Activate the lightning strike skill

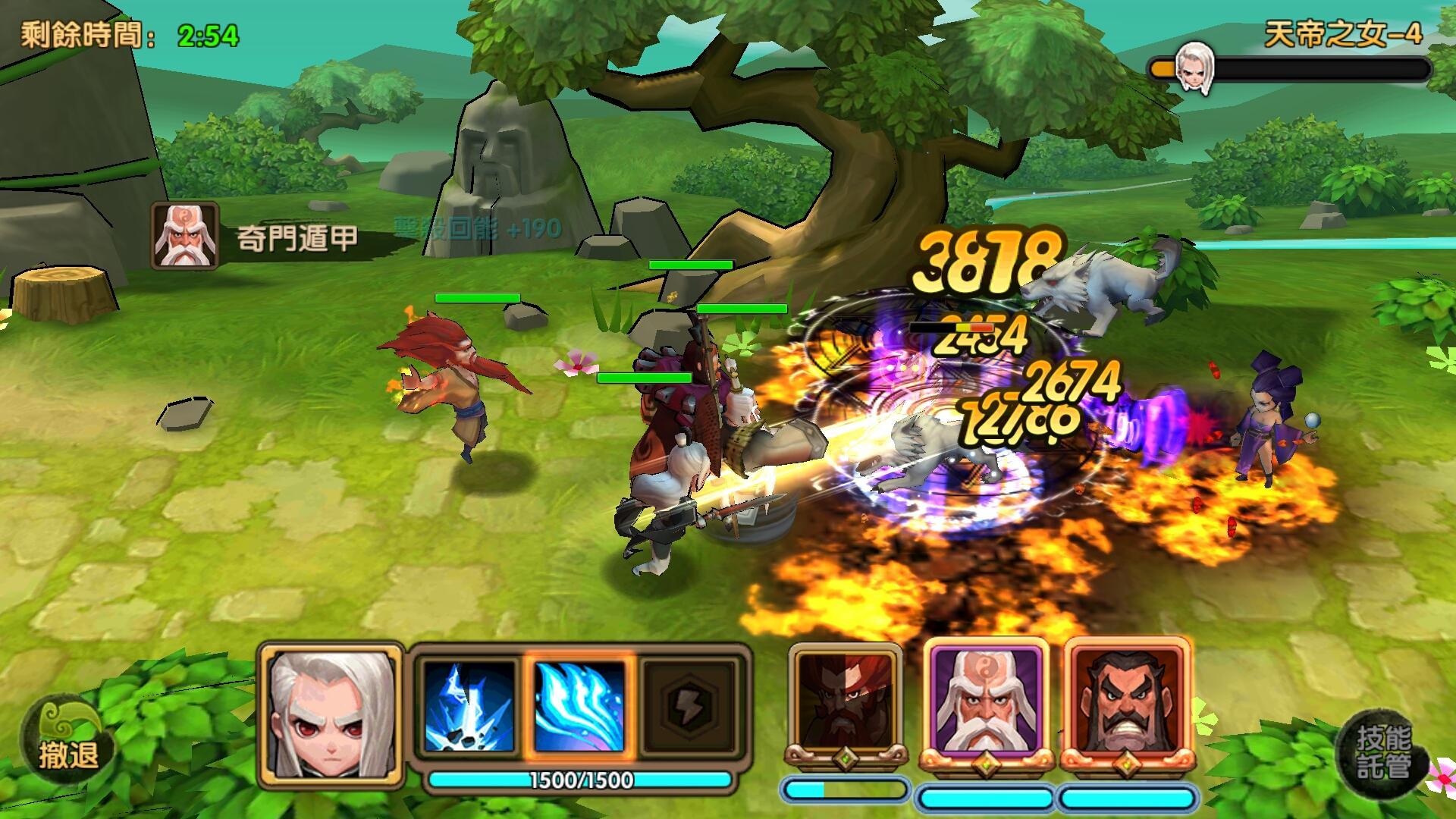coord(467,707)
